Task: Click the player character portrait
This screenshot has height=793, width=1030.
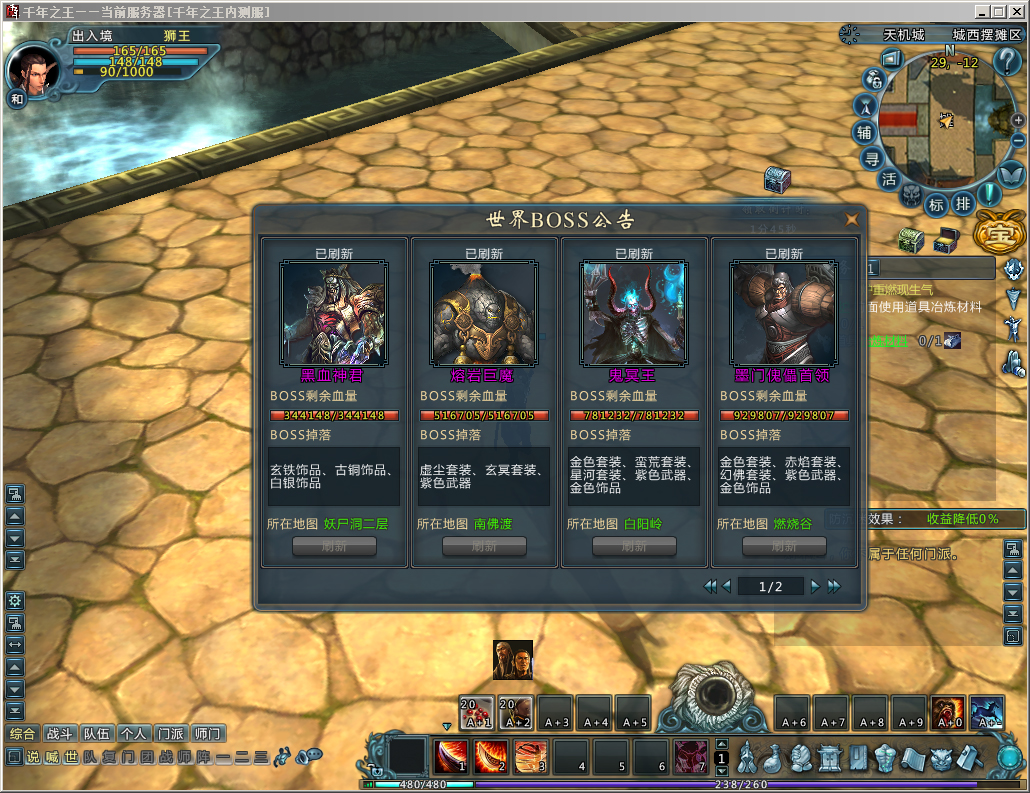Action: pyautogui.click(x=33, y=68)
